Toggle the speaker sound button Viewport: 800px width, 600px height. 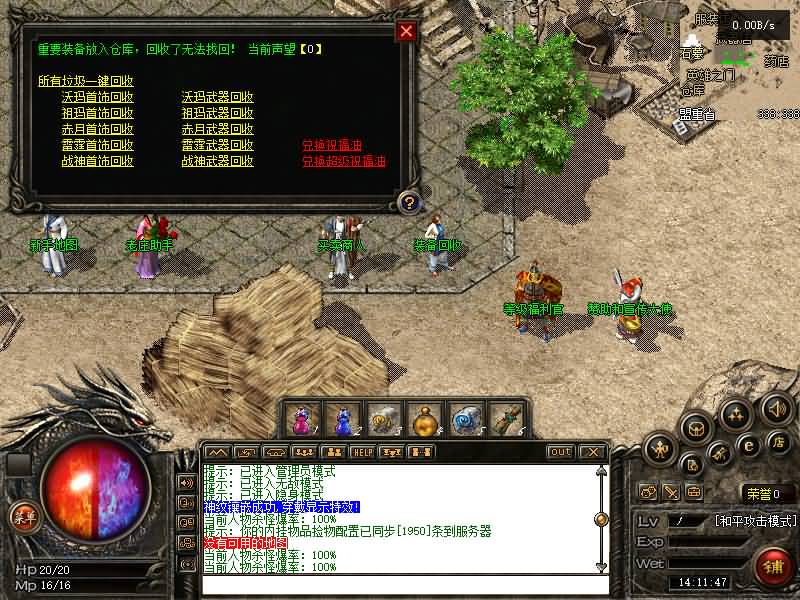click(776, 408)
